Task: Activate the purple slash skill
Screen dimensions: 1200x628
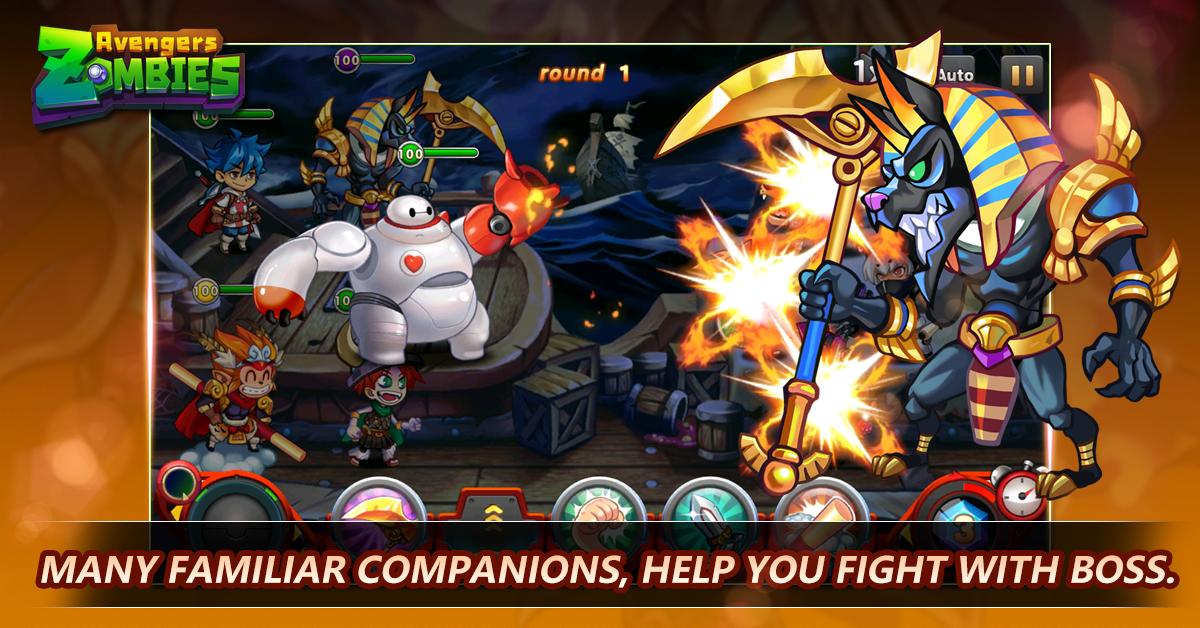Action: (378, 504)
